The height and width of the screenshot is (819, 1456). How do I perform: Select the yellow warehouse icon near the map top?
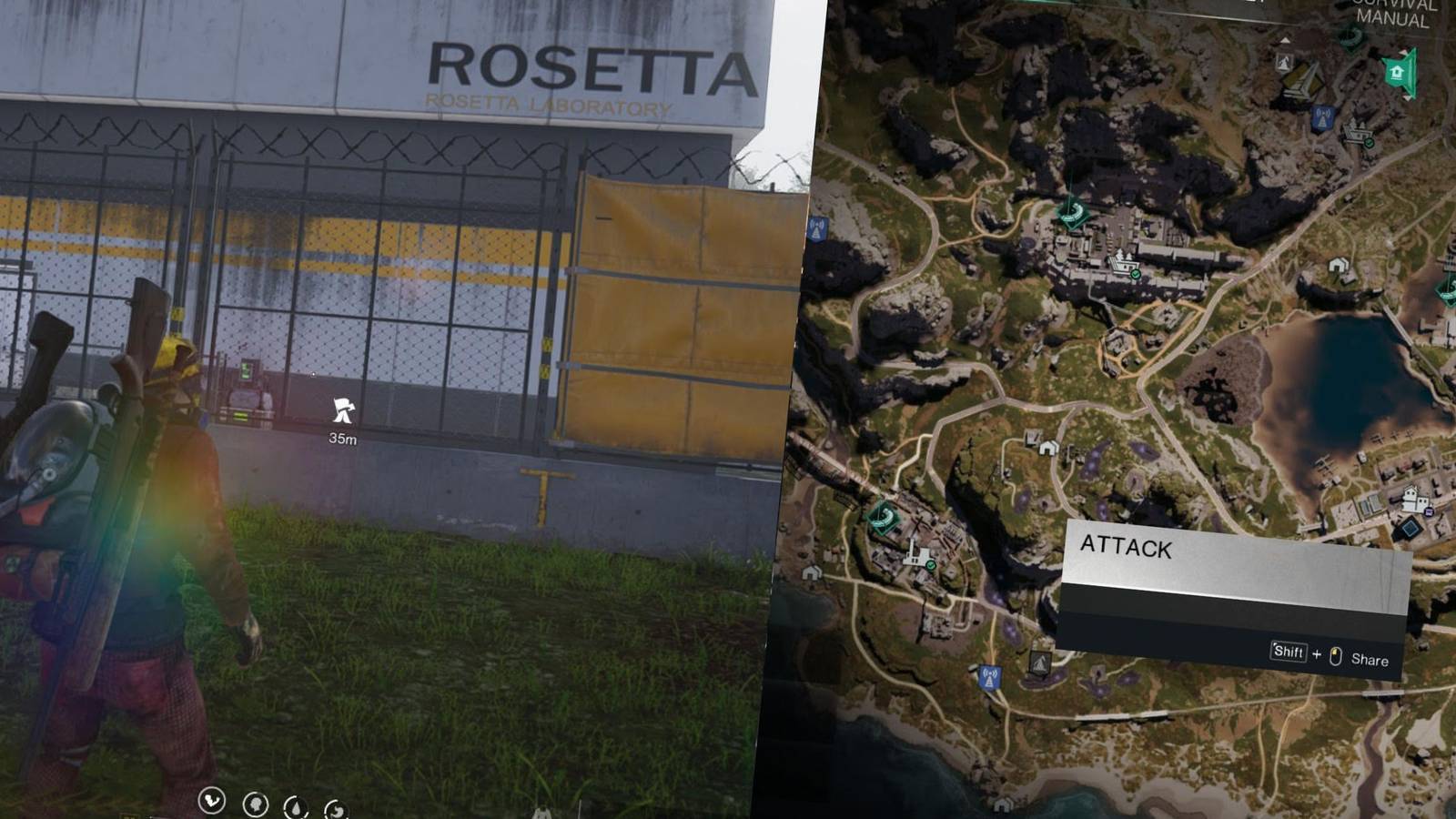click(x=1302, y=81)
